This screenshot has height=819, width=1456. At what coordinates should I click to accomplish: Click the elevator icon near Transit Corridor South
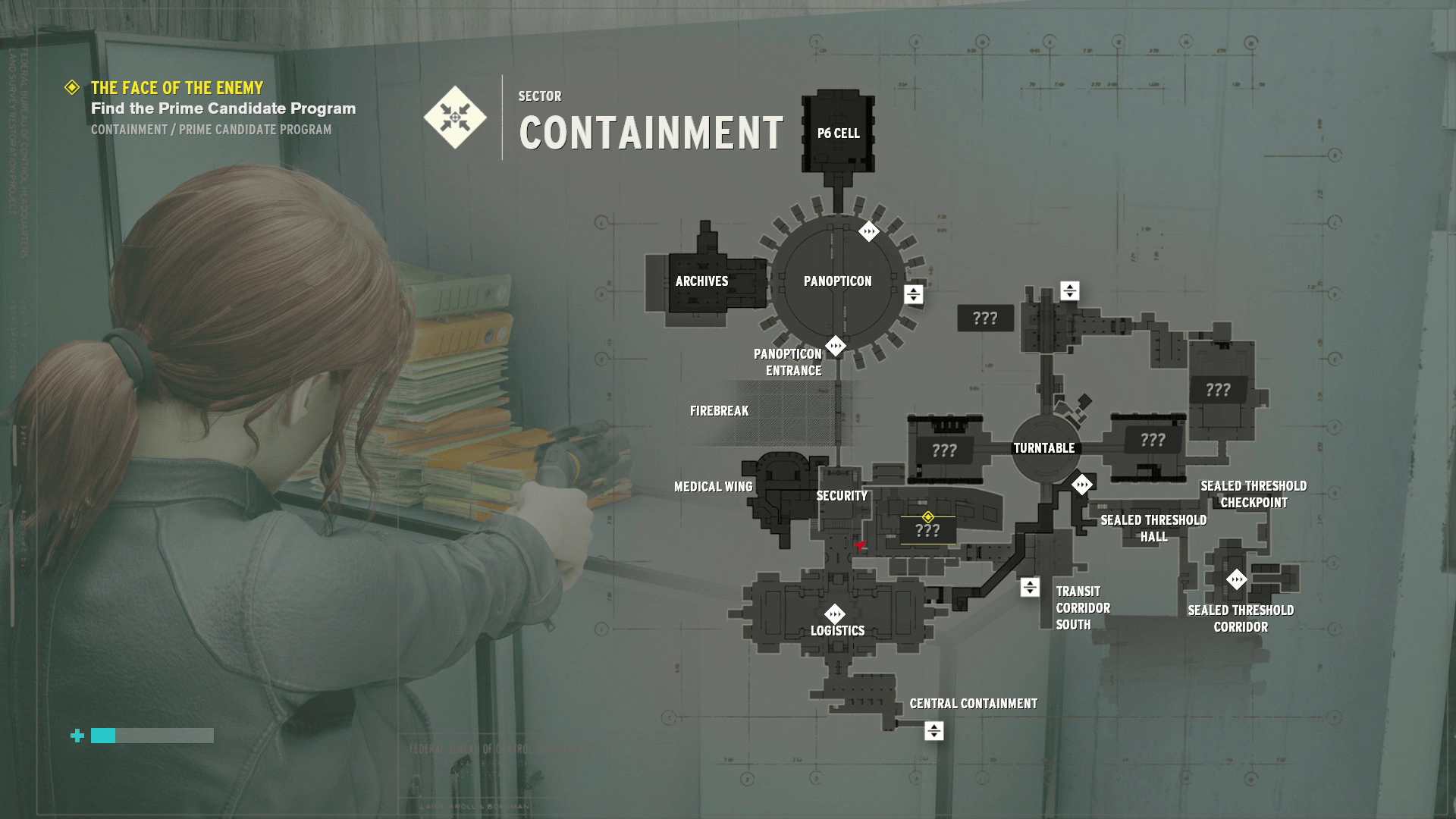tap(1029, 585)
